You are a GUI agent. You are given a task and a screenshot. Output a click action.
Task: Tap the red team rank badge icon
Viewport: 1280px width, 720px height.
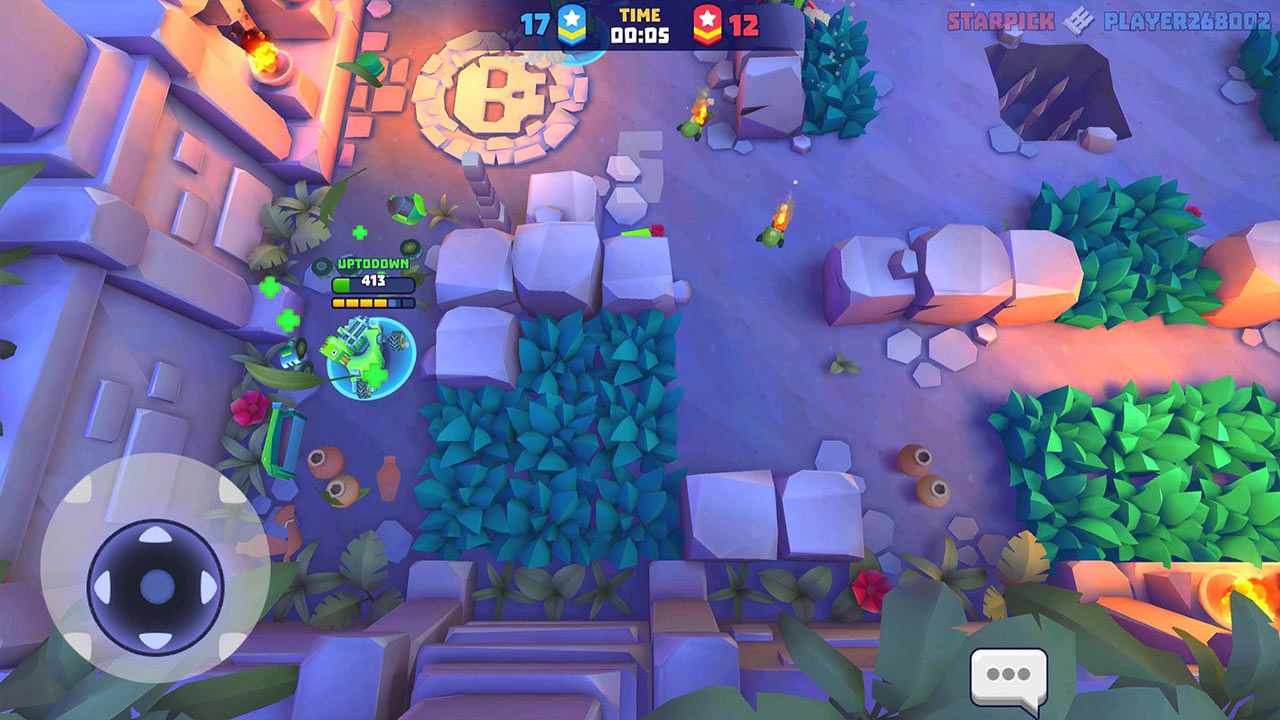707,21
